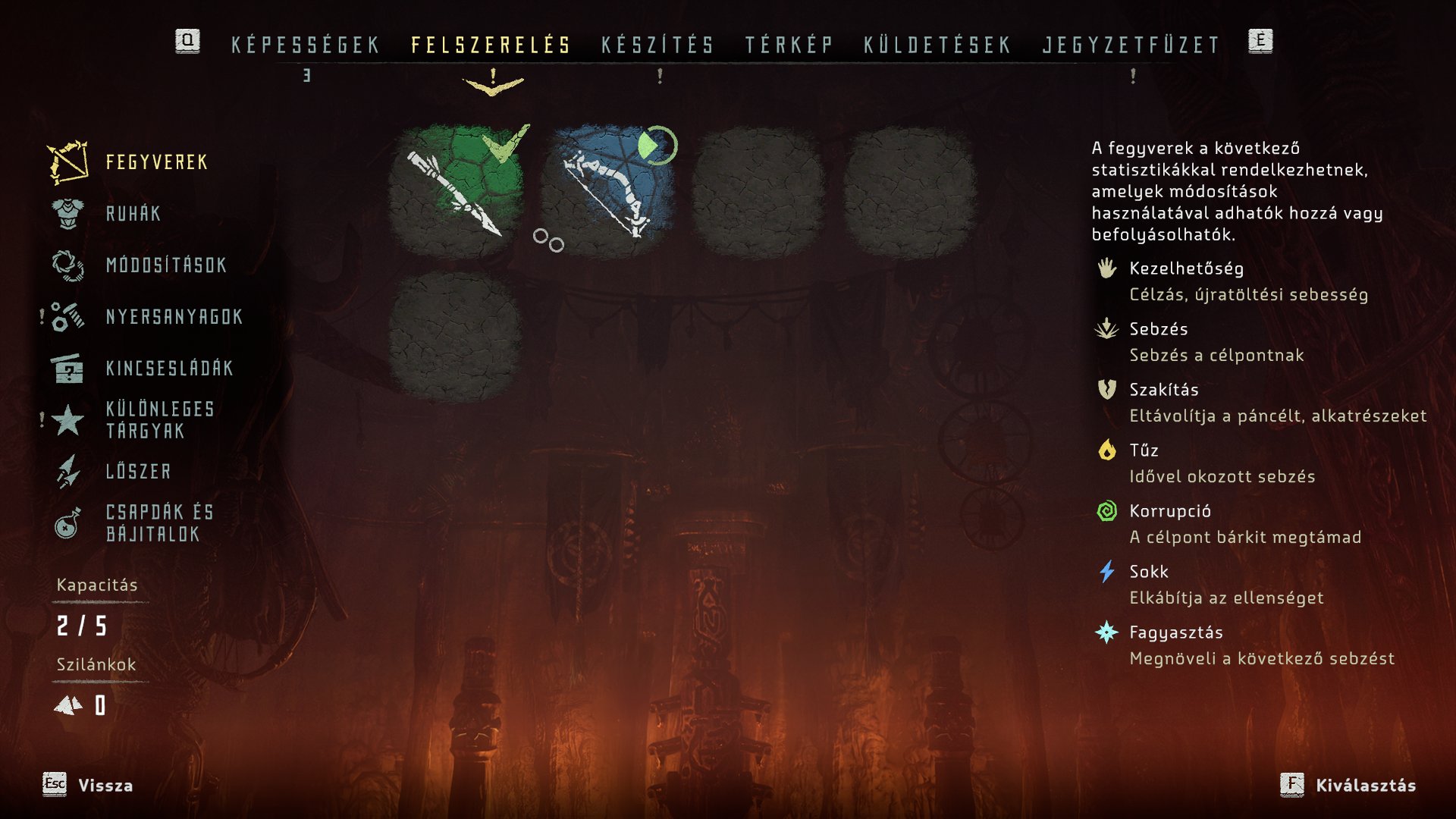View the Kincsesládák category

[x=169, y=369]
